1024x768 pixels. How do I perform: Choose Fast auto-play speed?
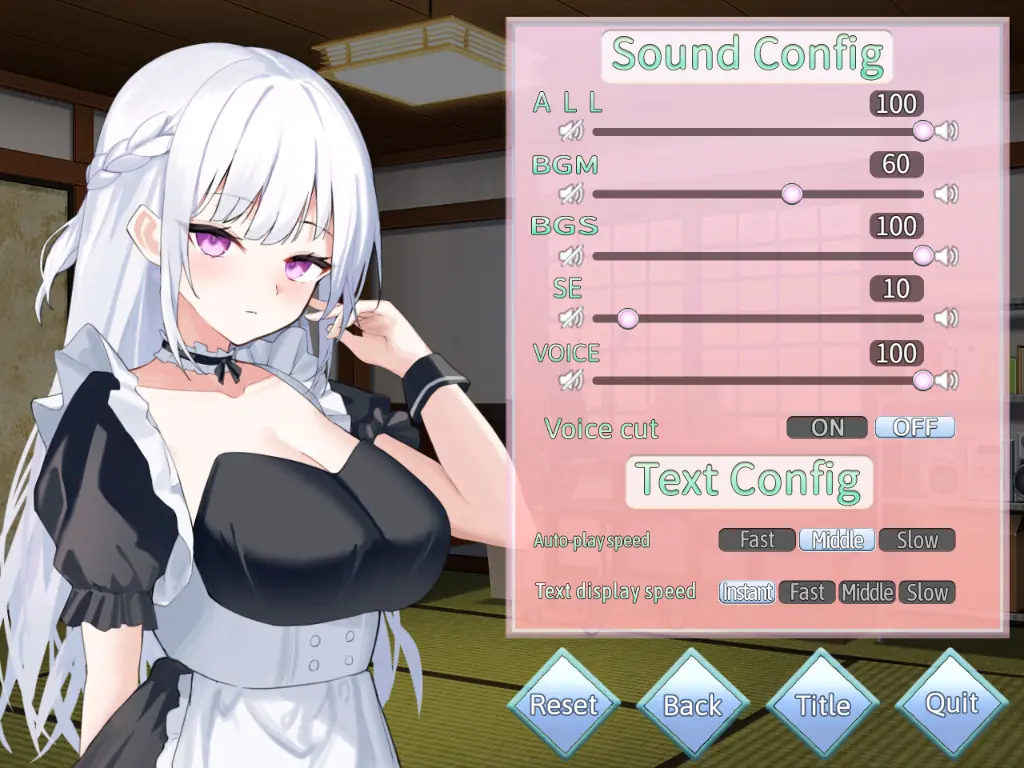[x=757, y=540]
